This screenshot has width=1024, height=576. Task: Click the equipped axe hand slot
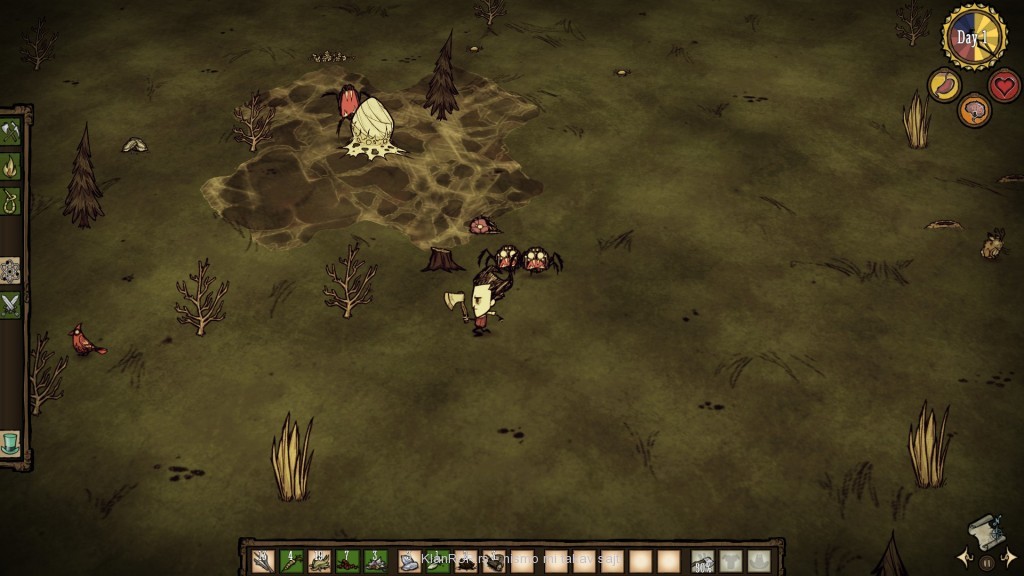coord(703,561)
